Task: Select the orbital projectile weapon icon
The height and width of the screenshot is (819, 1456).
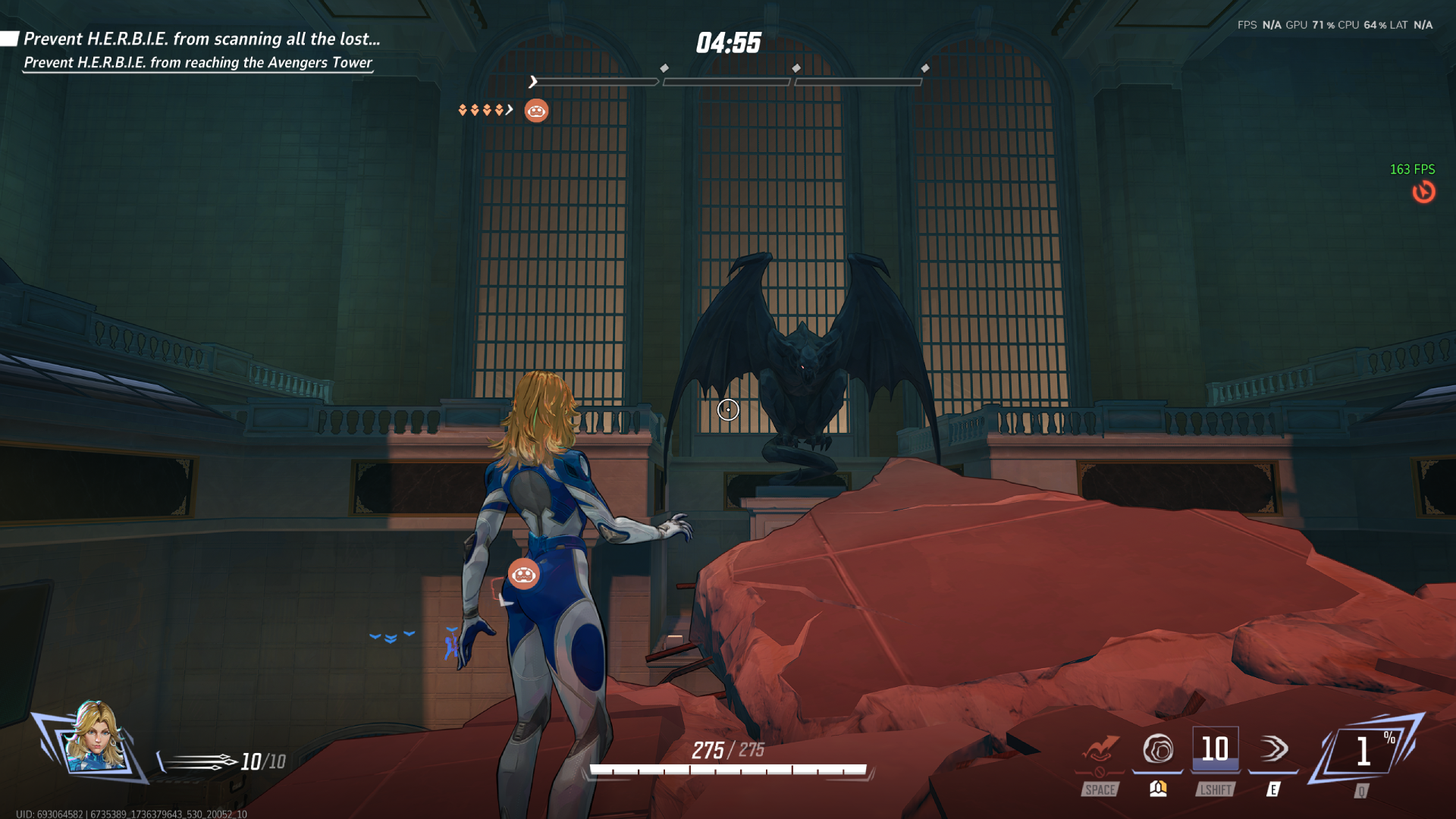Action: coord(199,761)
